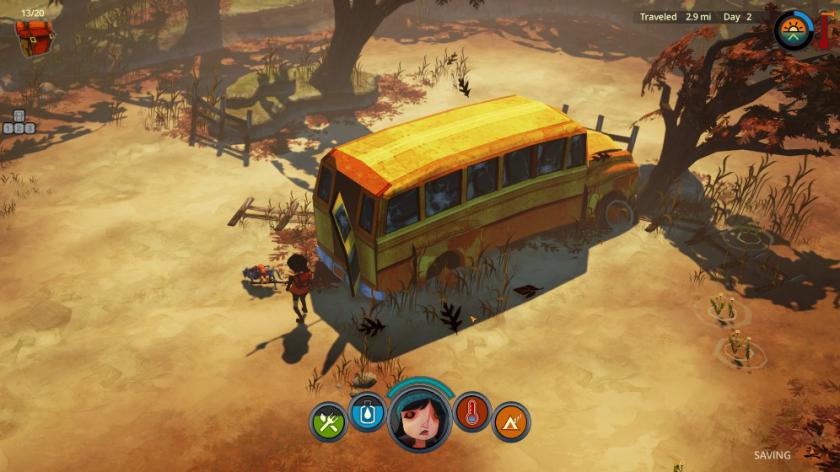Select the green fork-and-knife hunger icon
840x472 pixels.
(x=328, y=422)
